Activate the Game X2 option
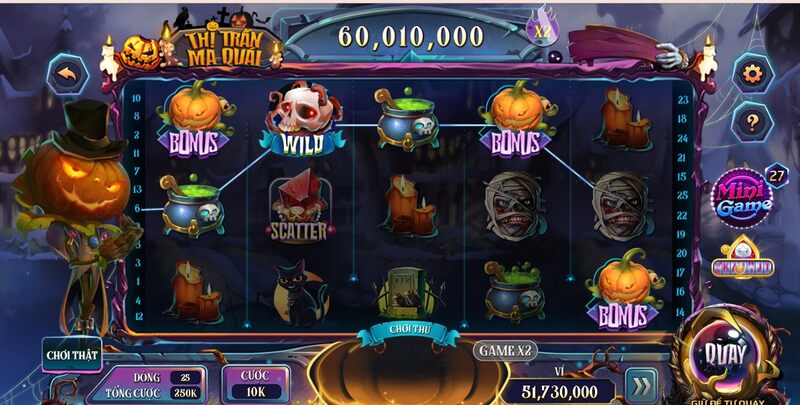The image size is (800, 405). [506, 351]
